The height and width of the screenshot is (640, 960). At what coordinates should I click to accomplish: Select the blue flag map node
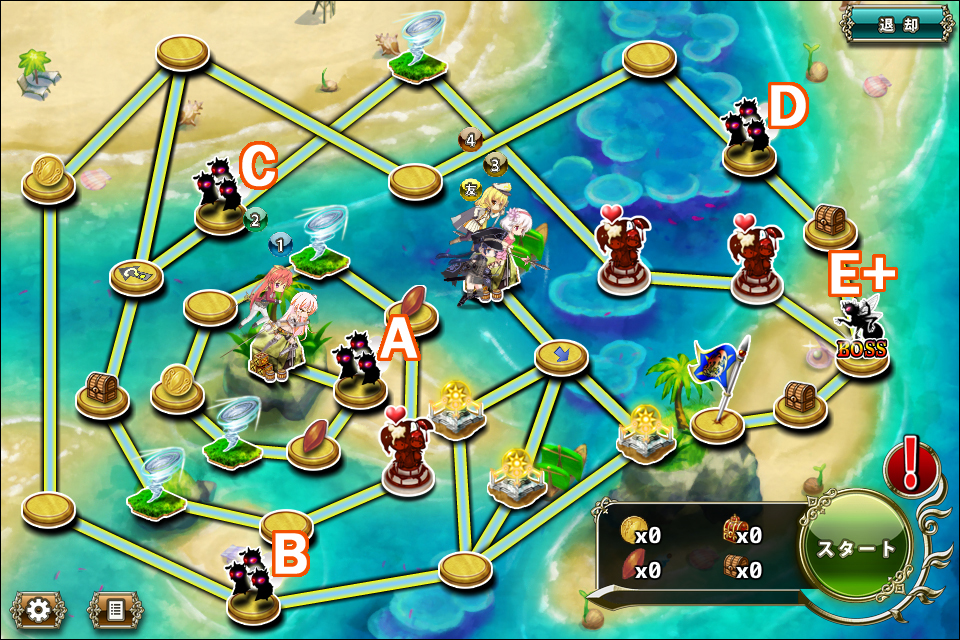pyautogui.click(x=718, y=400)
